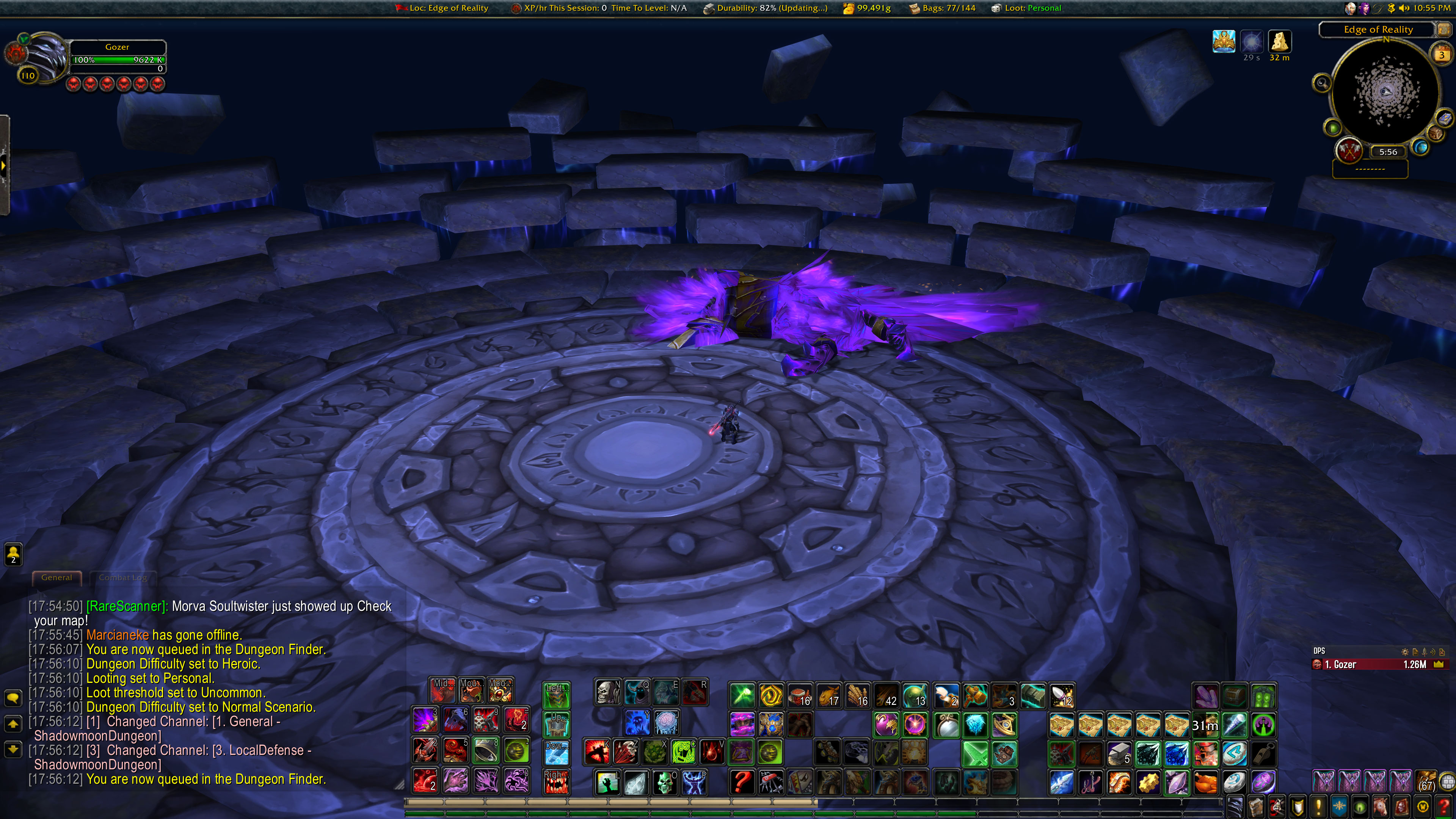
Task: Activate the frozen brain ability bound to J
Action: click(x=666, y=722)
